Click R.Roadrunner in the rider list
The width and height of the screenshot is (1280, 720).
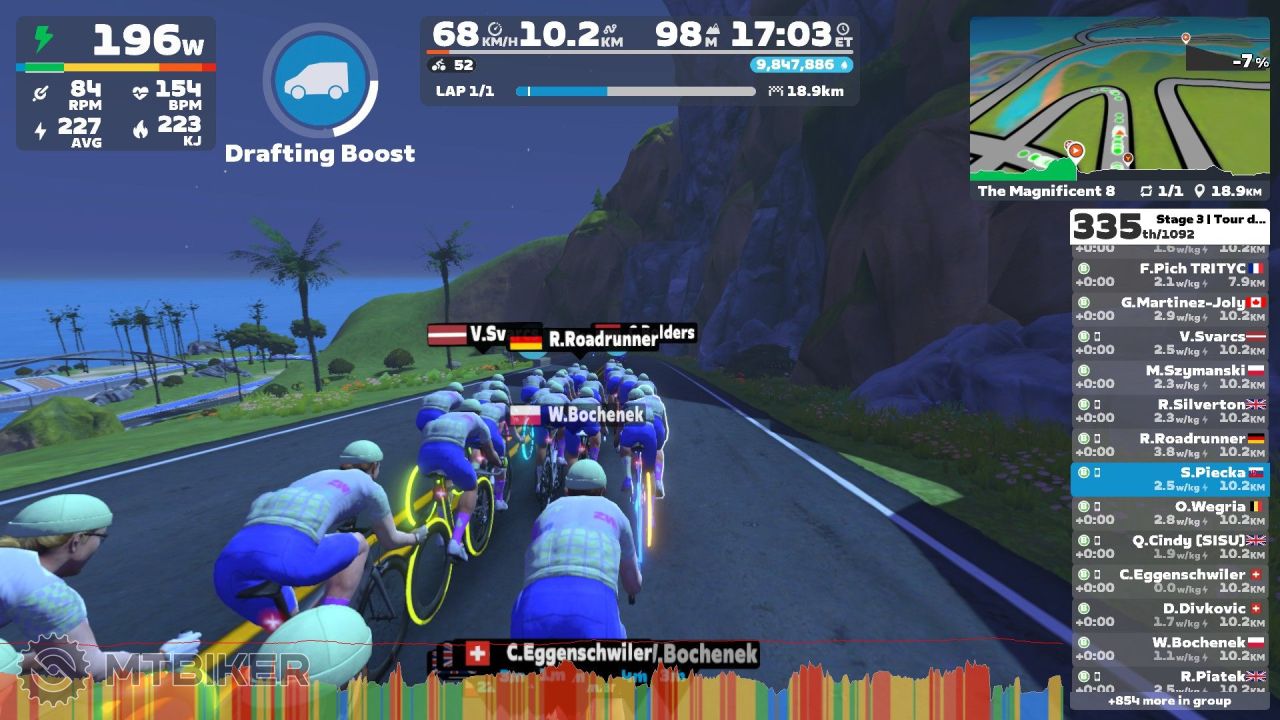pyautogui.click(x=1169, y=445)
